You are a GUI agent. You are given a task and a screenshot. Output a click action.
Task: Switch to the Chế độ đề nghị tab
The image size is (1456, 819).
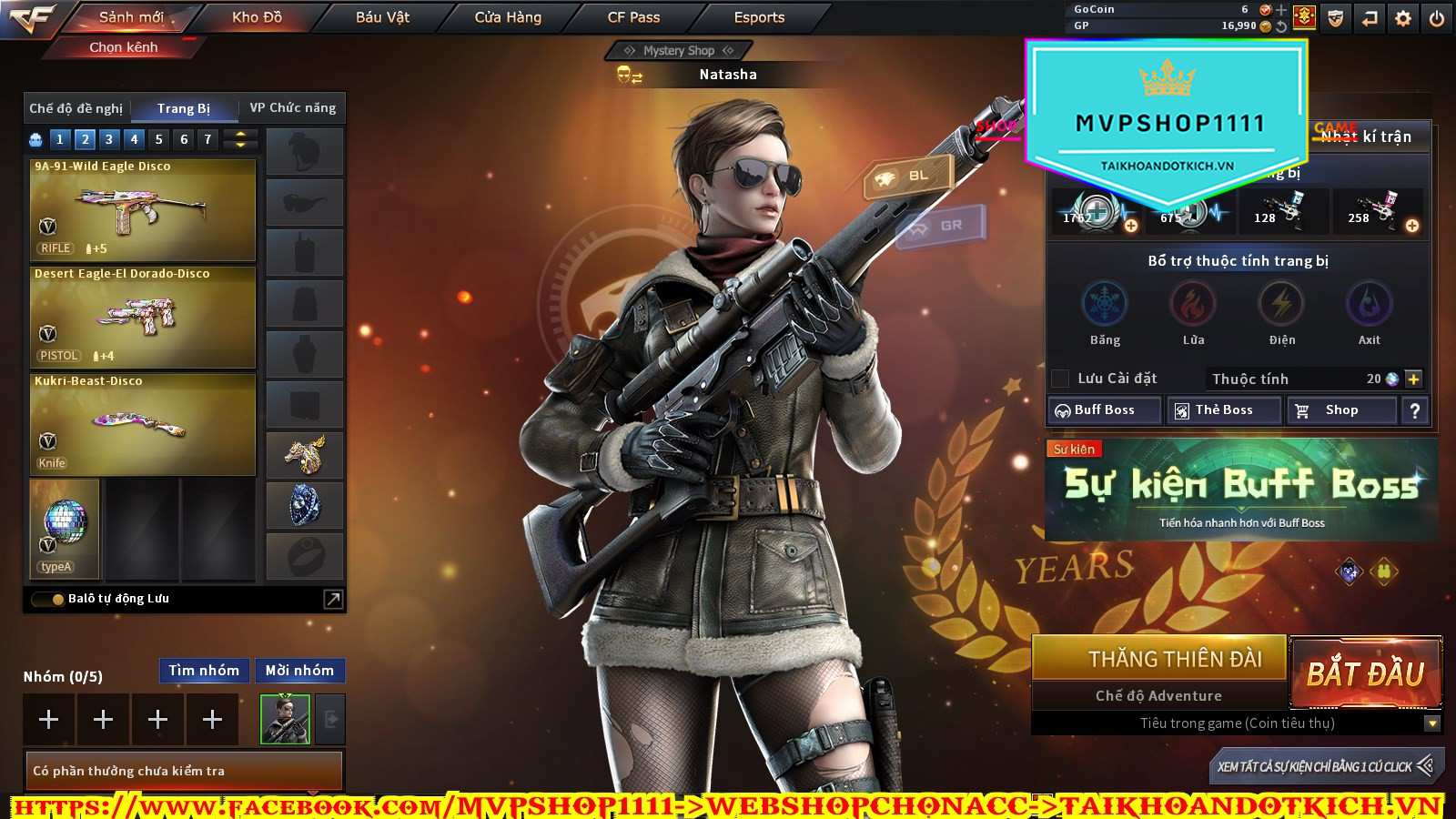(x=76, y=108)
